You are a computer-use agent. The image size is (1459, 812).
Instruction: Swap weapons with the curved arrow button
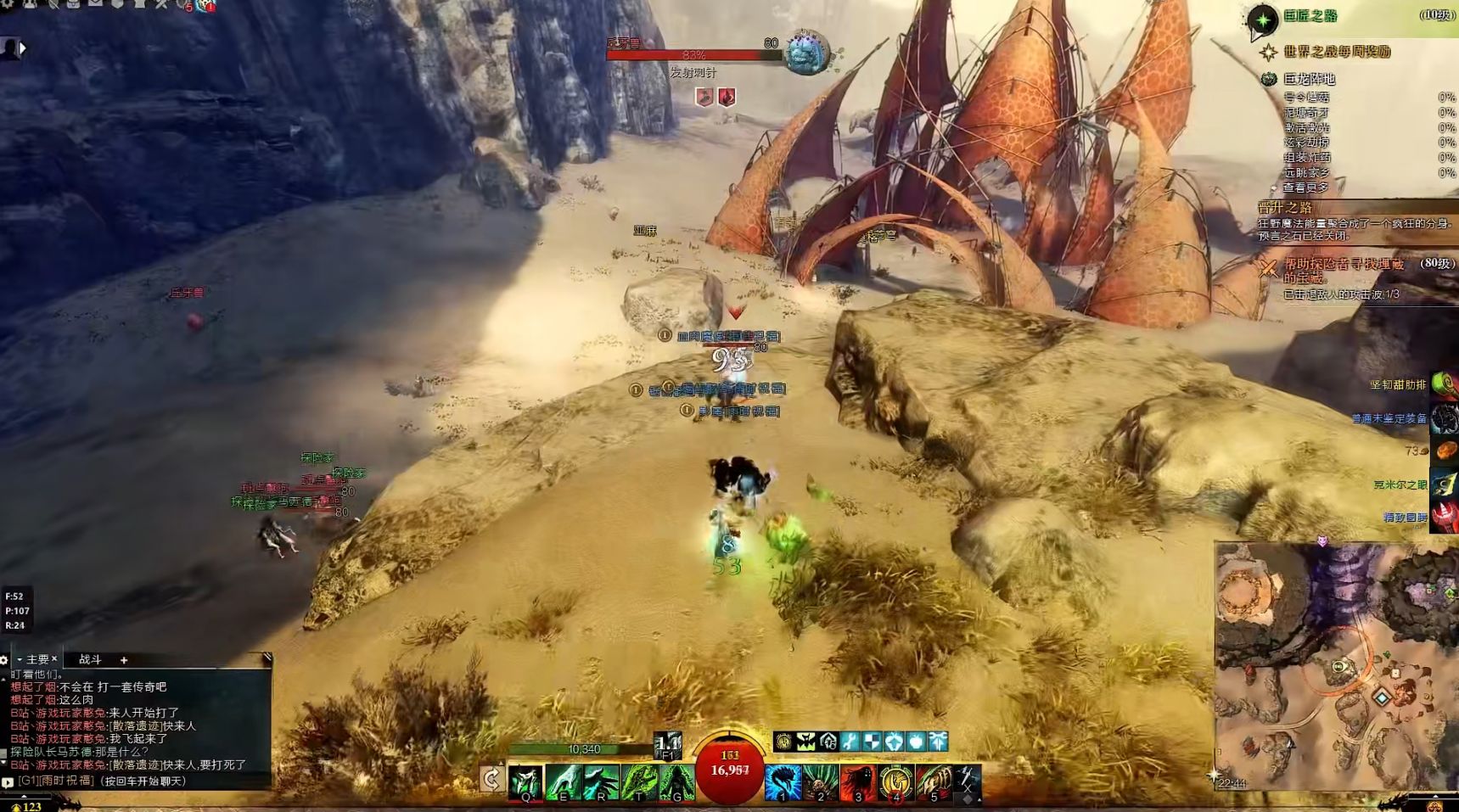click(491, 778)
